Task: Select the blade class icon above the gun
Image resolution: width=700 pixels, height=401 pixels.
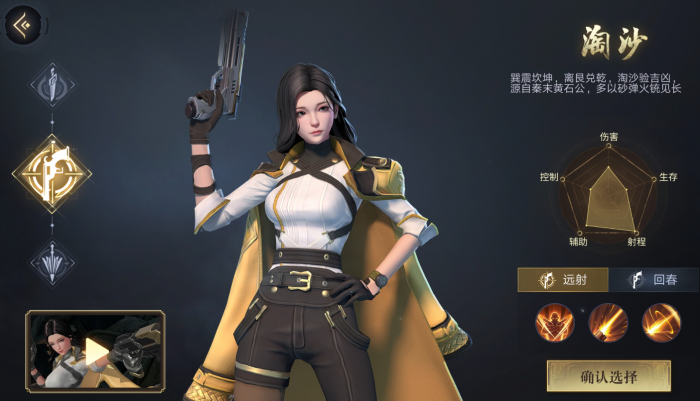Action: [x=51, y=86]
